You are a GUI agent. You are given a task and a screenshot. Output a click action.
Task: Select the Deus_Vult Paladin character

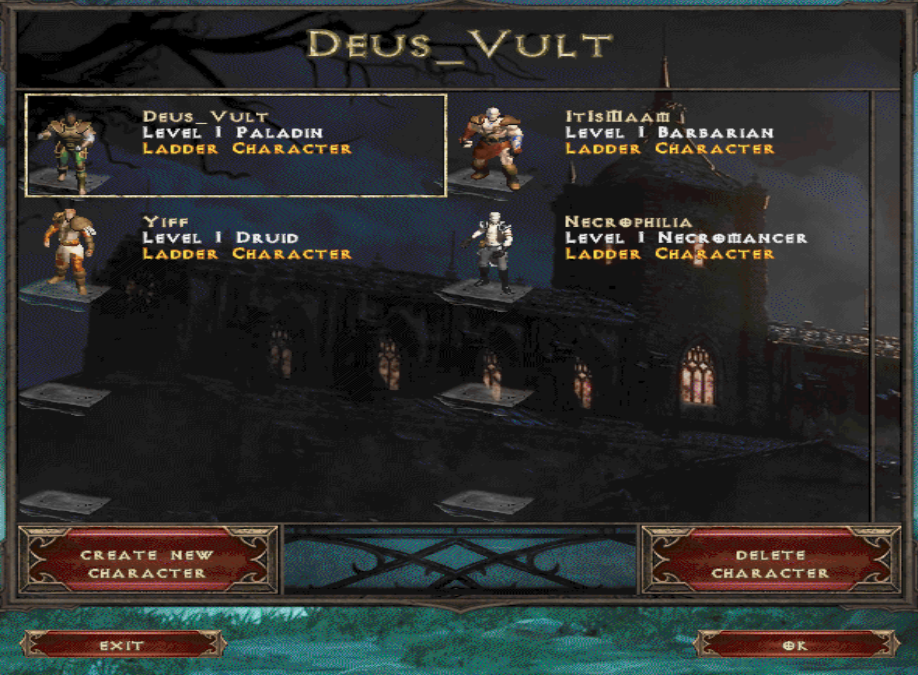coord(235,145)
